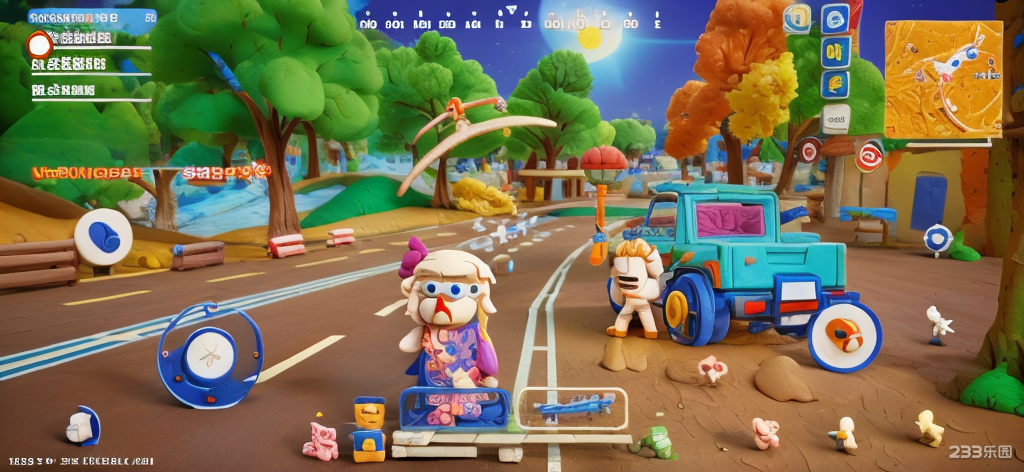The image size is (1024, 472).
Task: Click the light blue bar above the team list
Action: 91,17
